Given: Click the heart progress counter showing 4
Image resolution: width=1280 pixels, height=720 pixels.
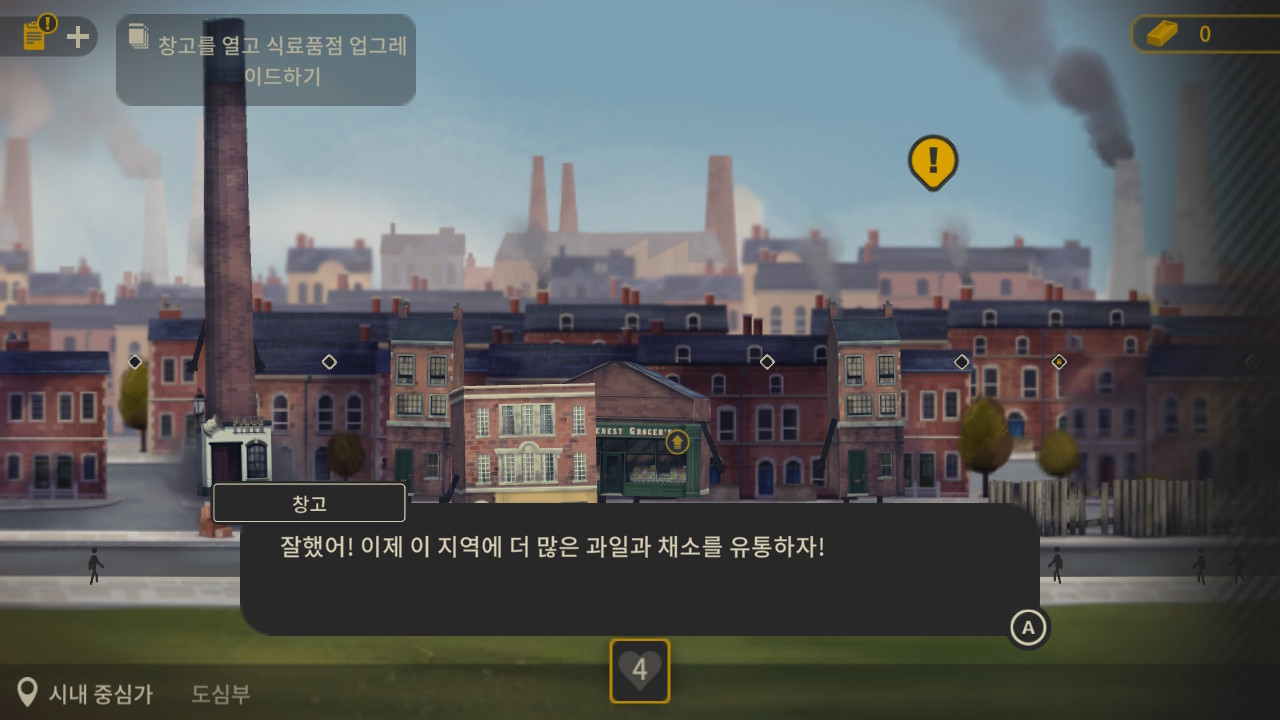Looking at the screenshot, I should [639, 672].
